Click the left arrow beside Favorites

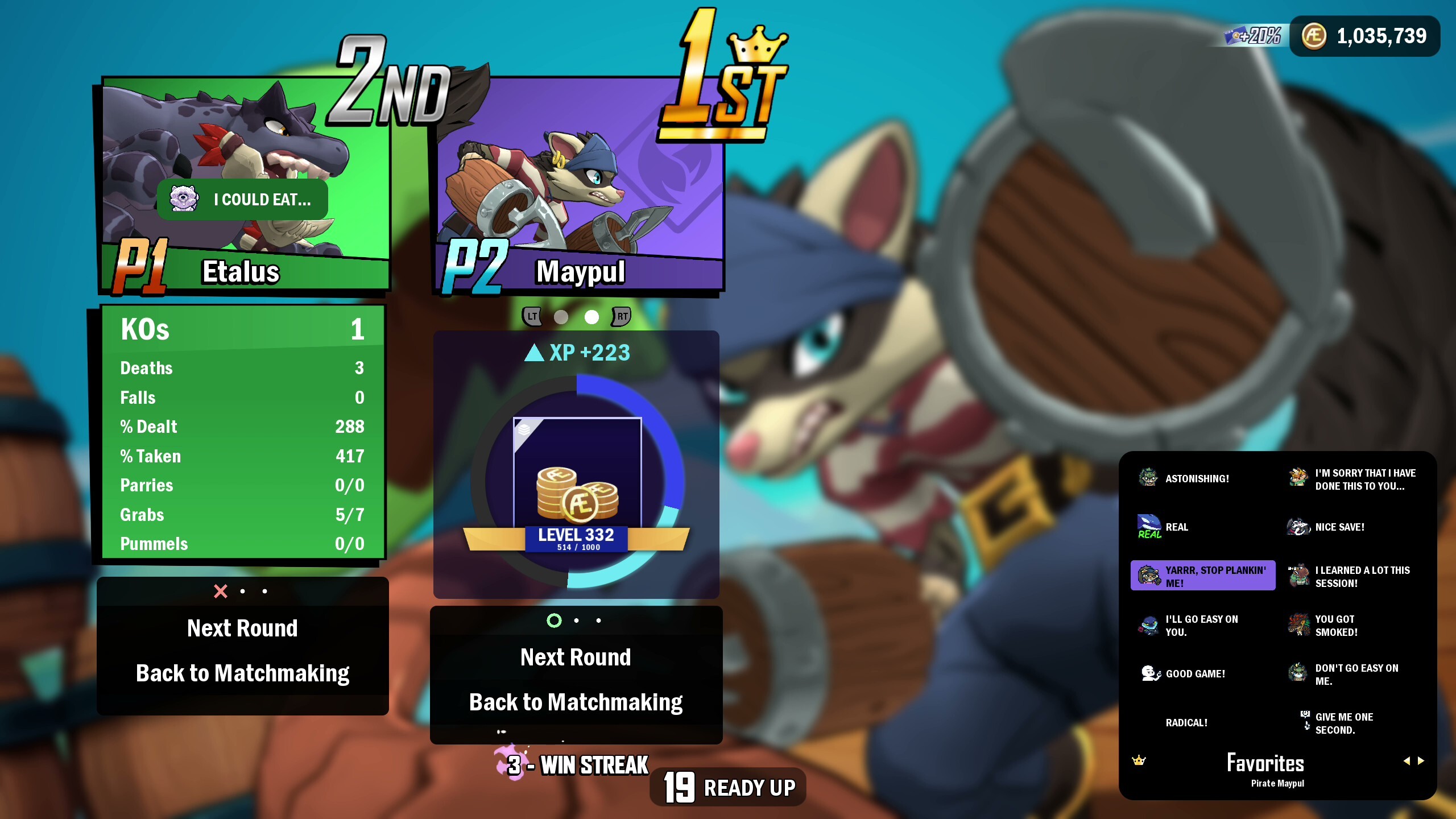coord(1408,760)
